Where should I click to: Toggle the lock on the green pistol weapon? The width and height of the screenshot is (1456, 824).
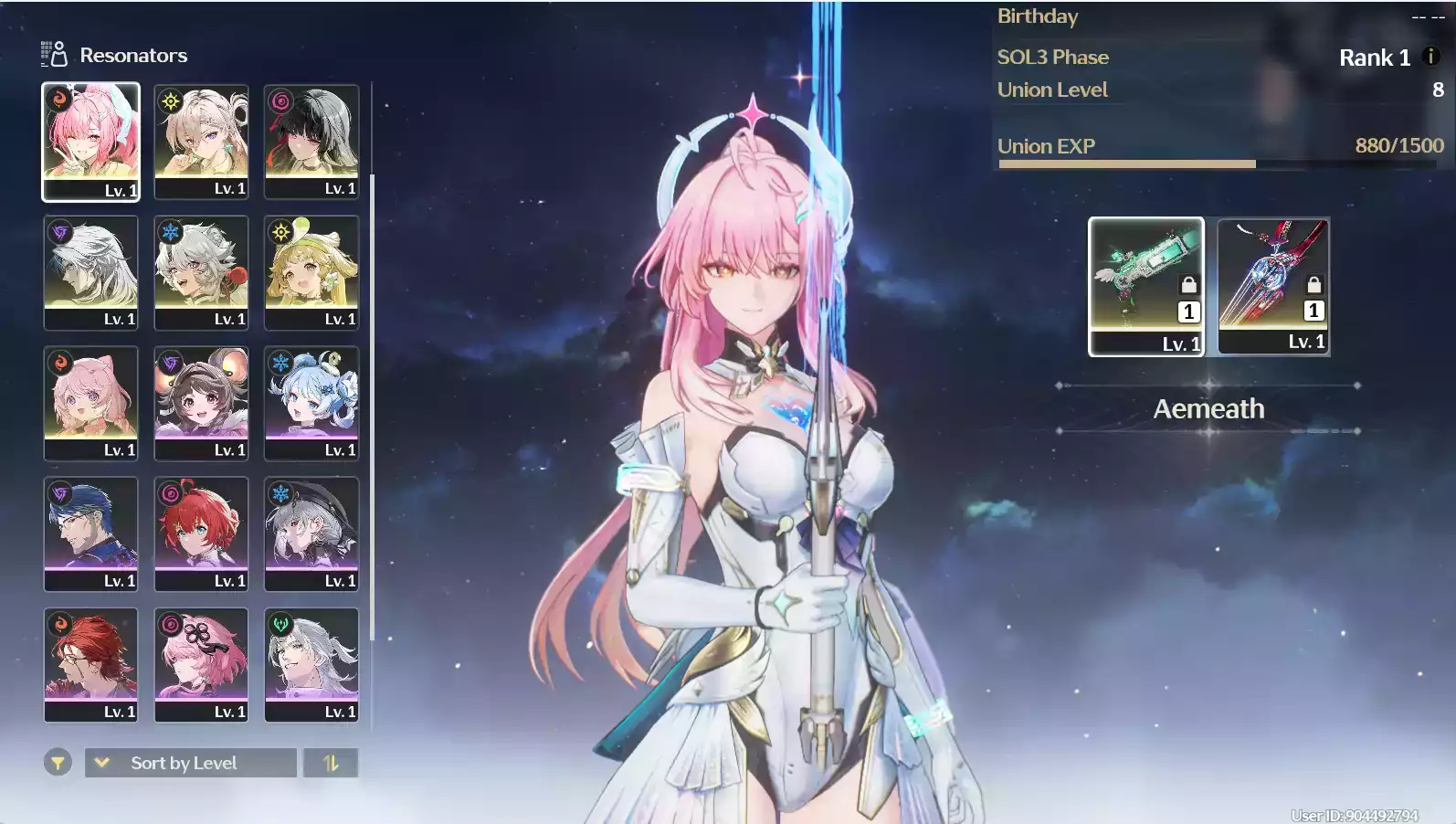click(1187, 286)
